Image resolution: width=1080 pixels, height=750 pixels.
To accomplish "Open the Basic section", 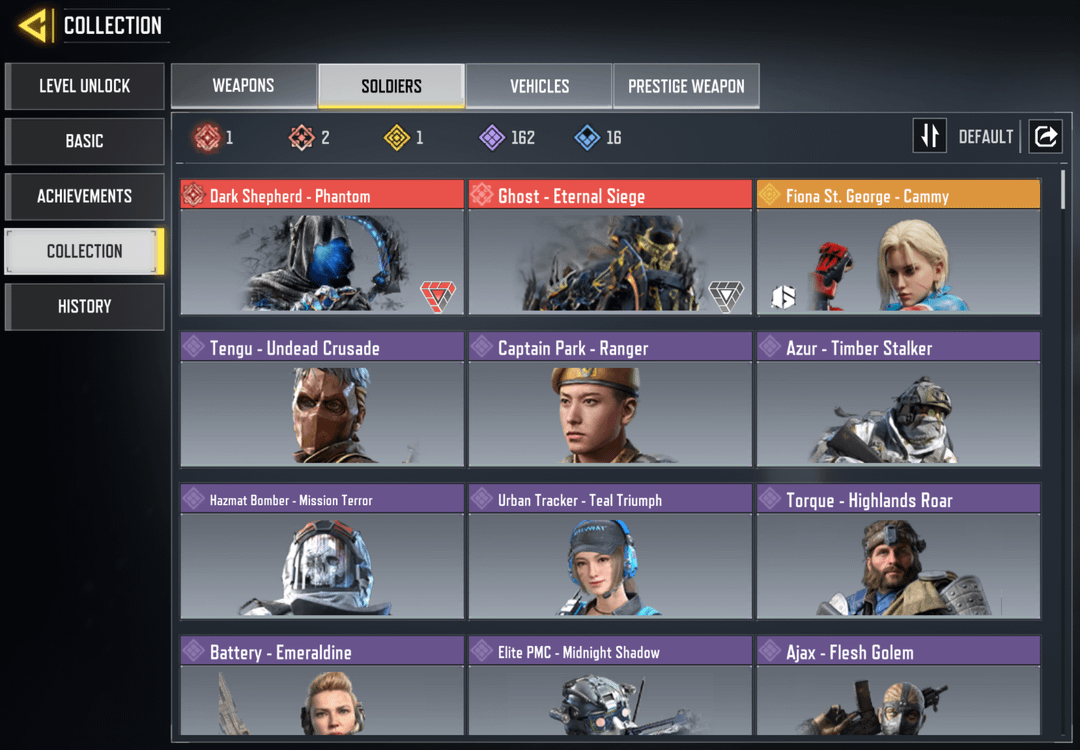I will (85, 141).
